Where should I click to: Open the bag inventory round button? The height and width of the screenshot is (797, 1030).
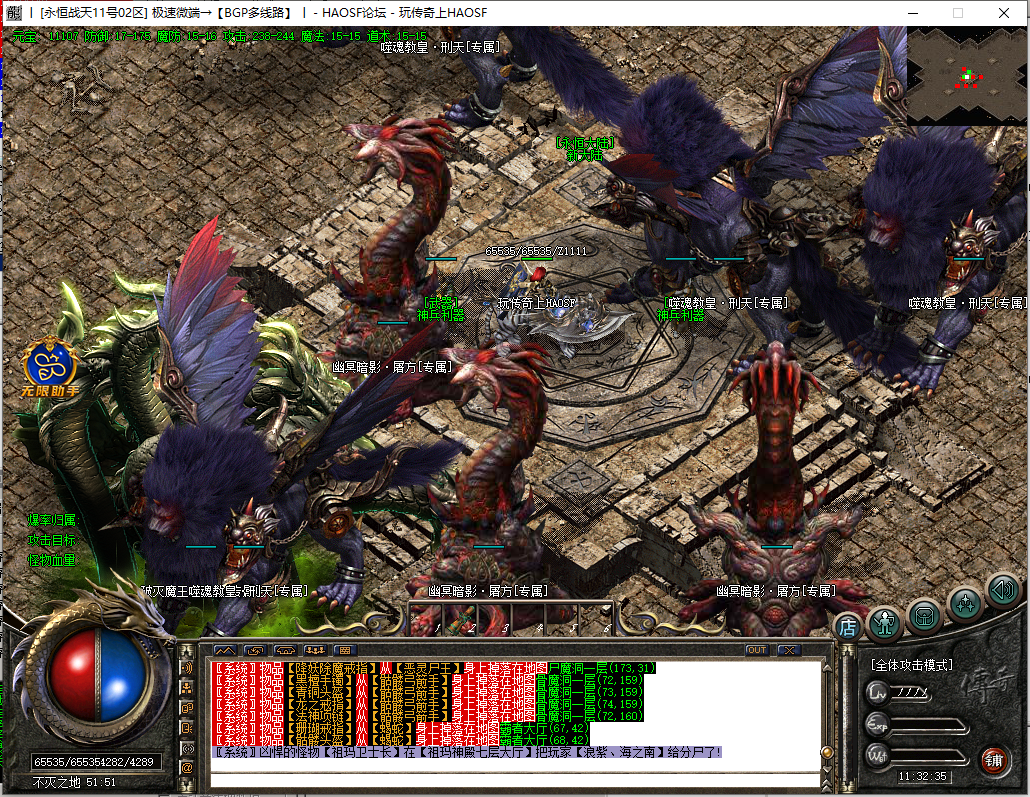(x=924, y=615)
